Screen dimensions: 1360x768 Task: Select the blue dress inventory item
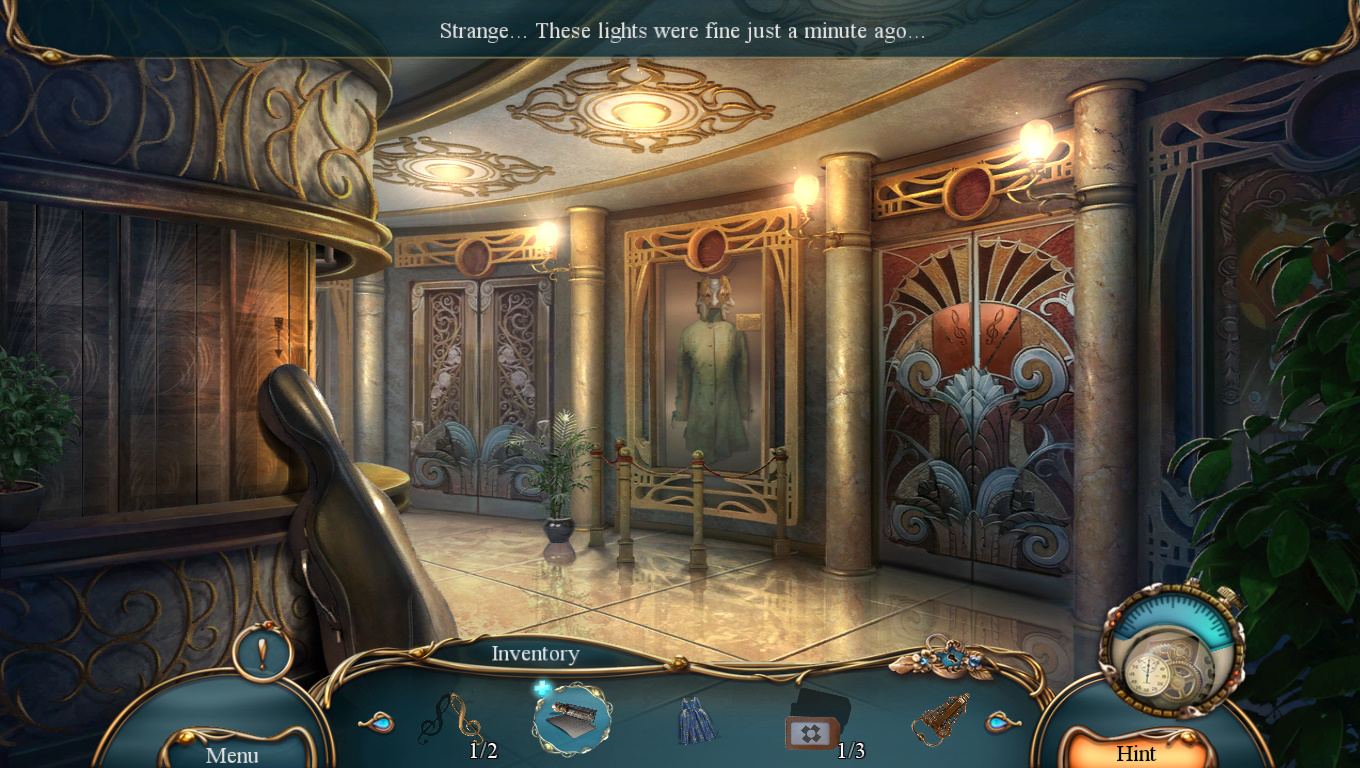[x=697, y=722]
